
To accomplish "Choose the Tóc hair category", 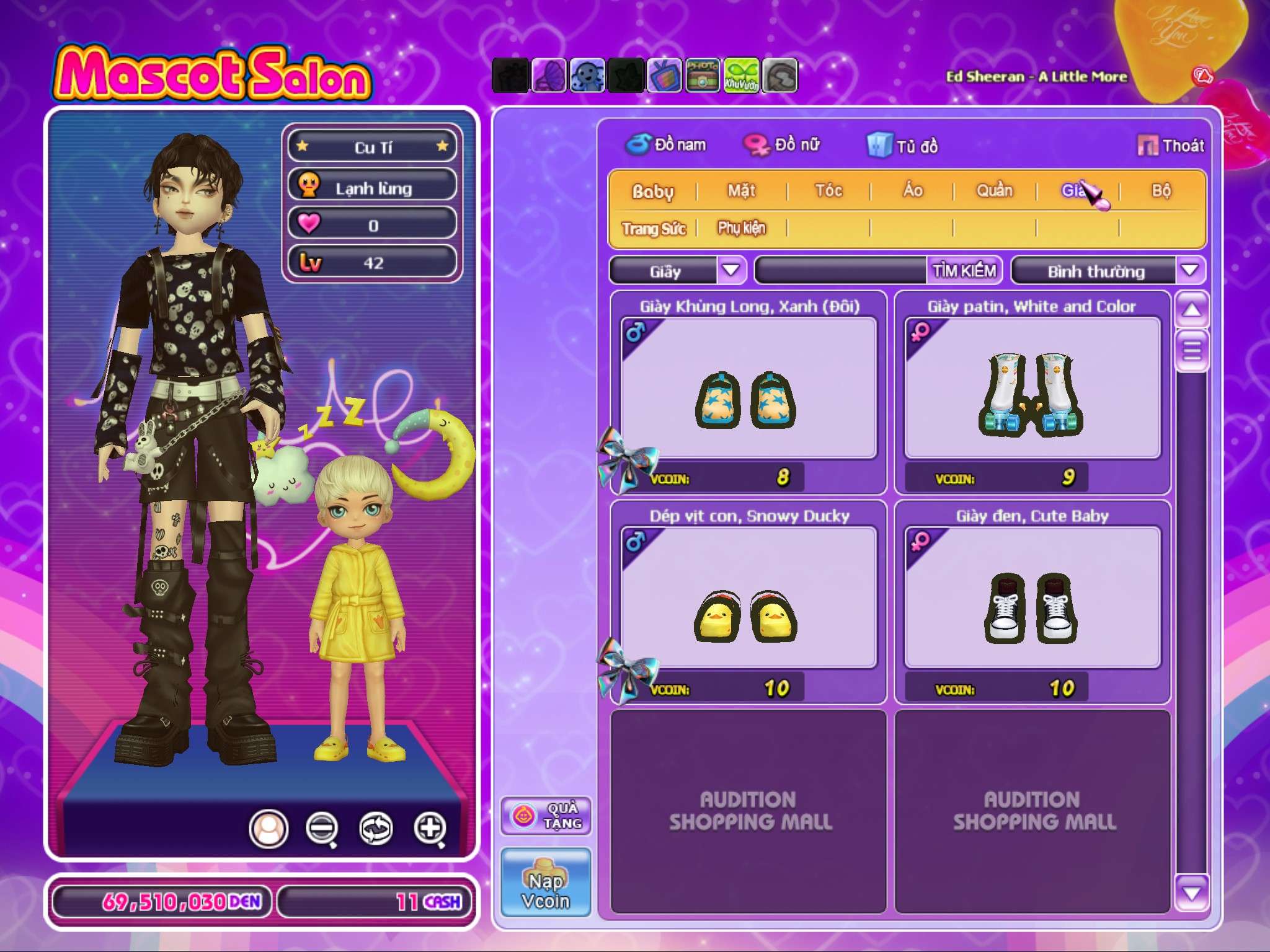I will 828,191.
